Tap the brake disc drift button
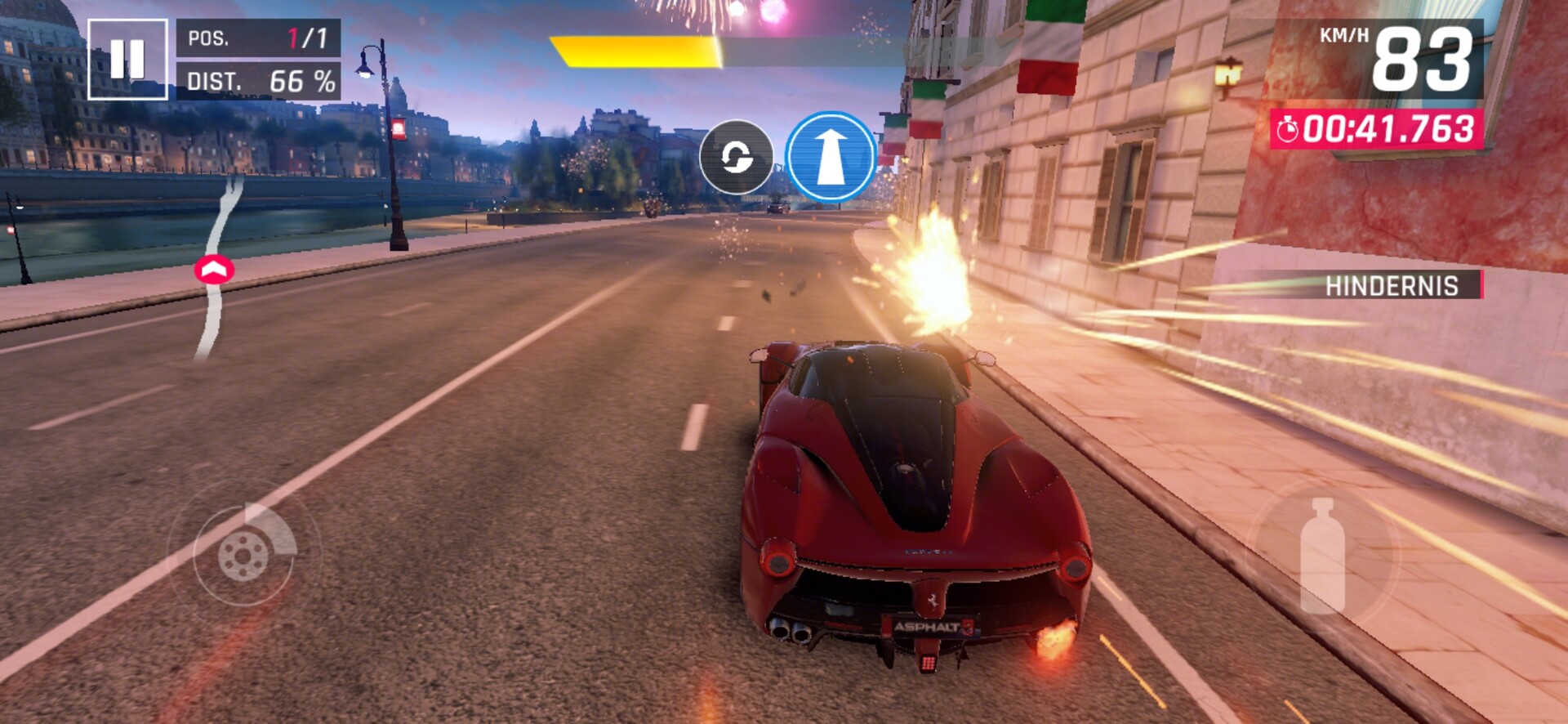This screenshot has height=724, width=1568. click(x=243, y=555)
